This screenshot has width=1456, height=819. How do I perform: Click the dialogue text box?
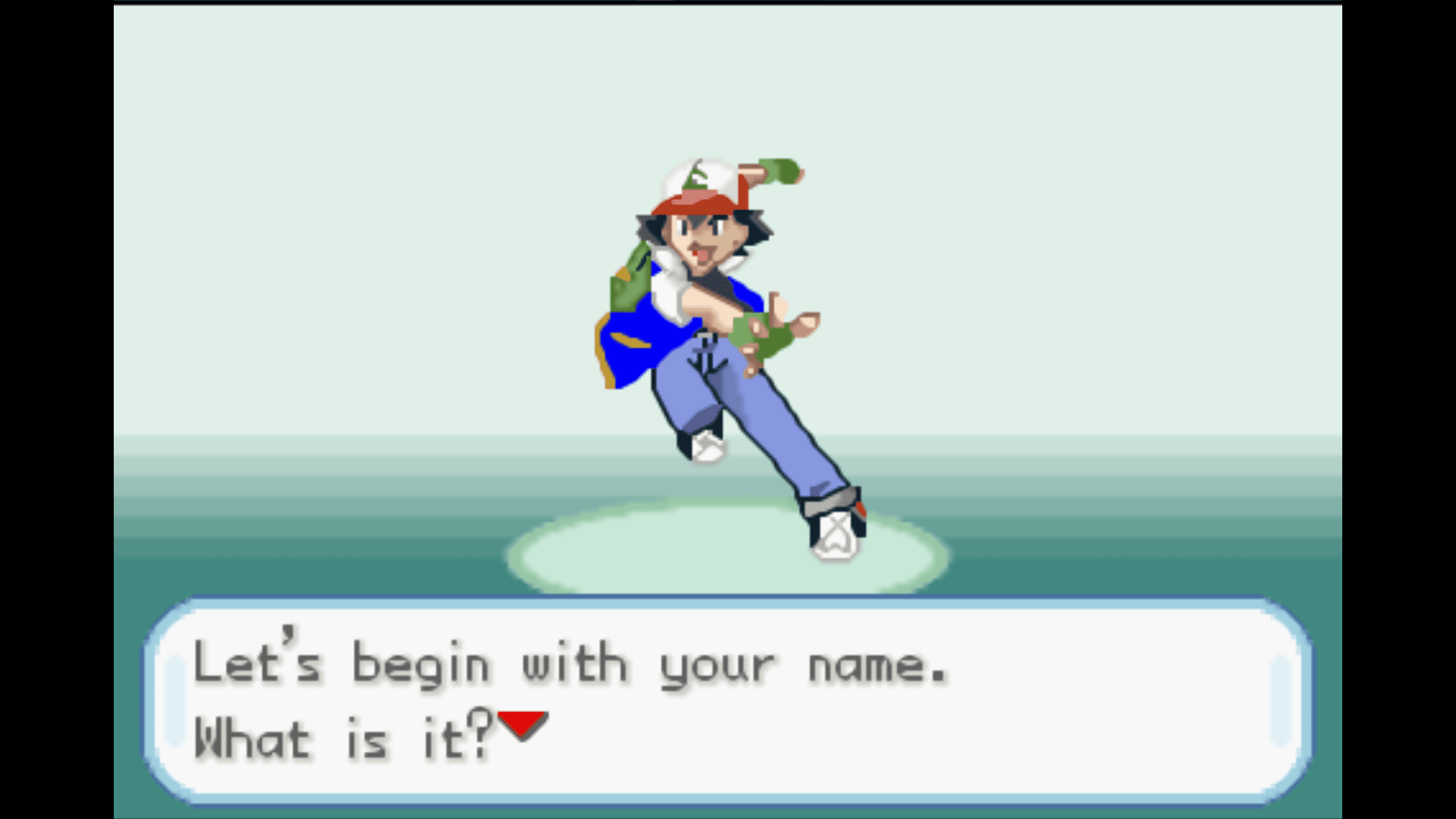[x=728, y=701]
